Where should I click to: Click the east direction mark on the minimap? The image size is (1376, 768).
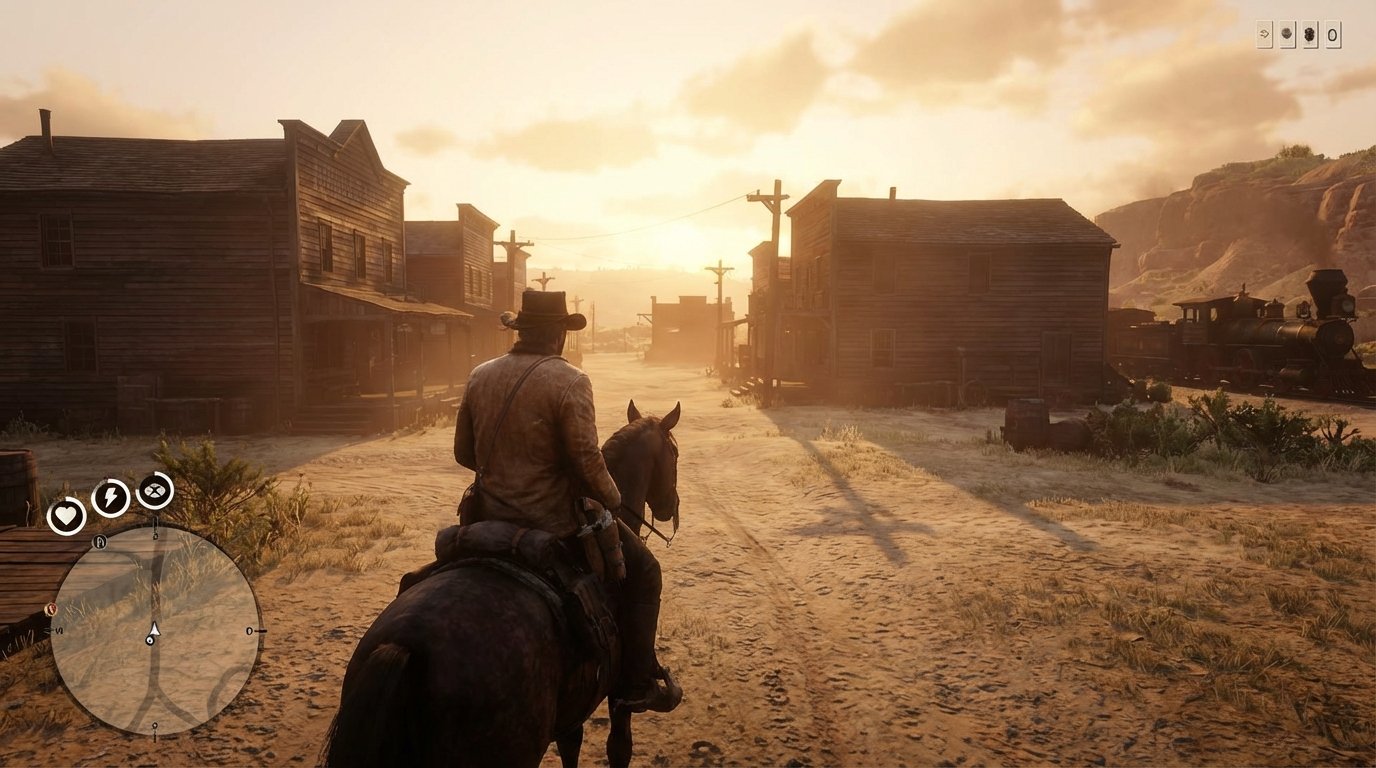[x=249, y=631]
